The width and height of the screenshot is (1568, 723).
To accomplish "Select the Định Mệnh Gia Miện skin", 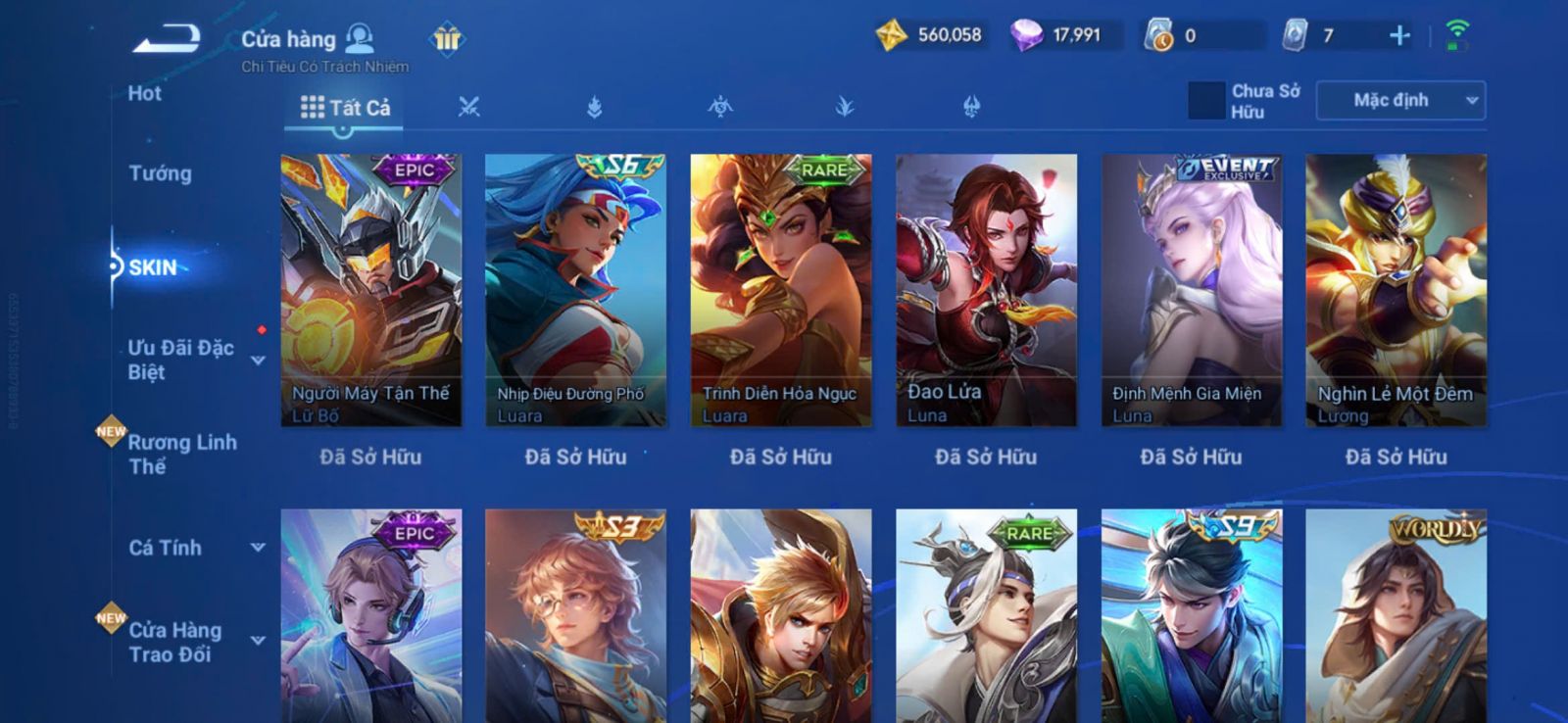I will 1191,290.
